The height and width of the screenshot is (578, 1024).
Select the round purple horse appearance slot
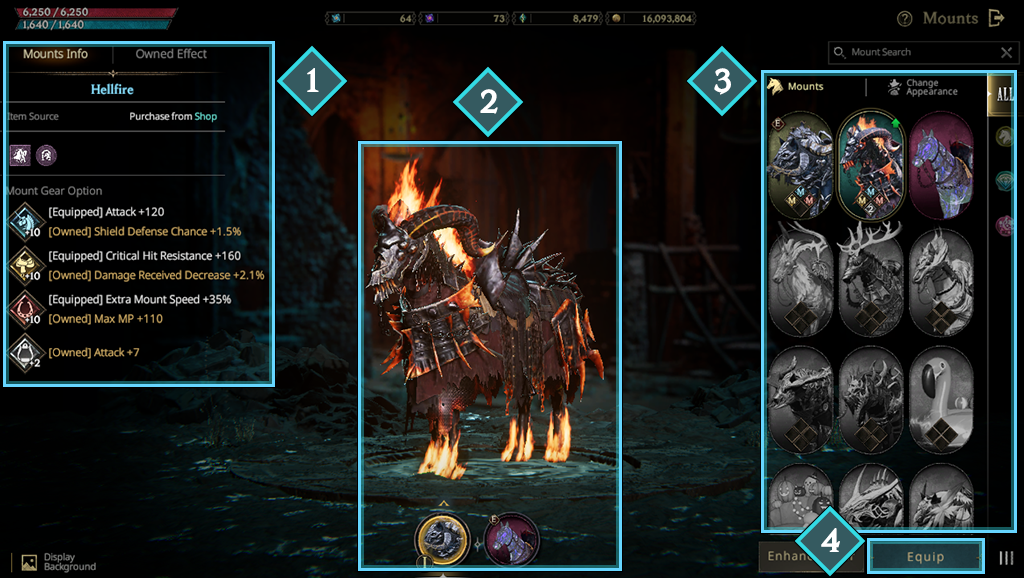click(x=512, y=540)
